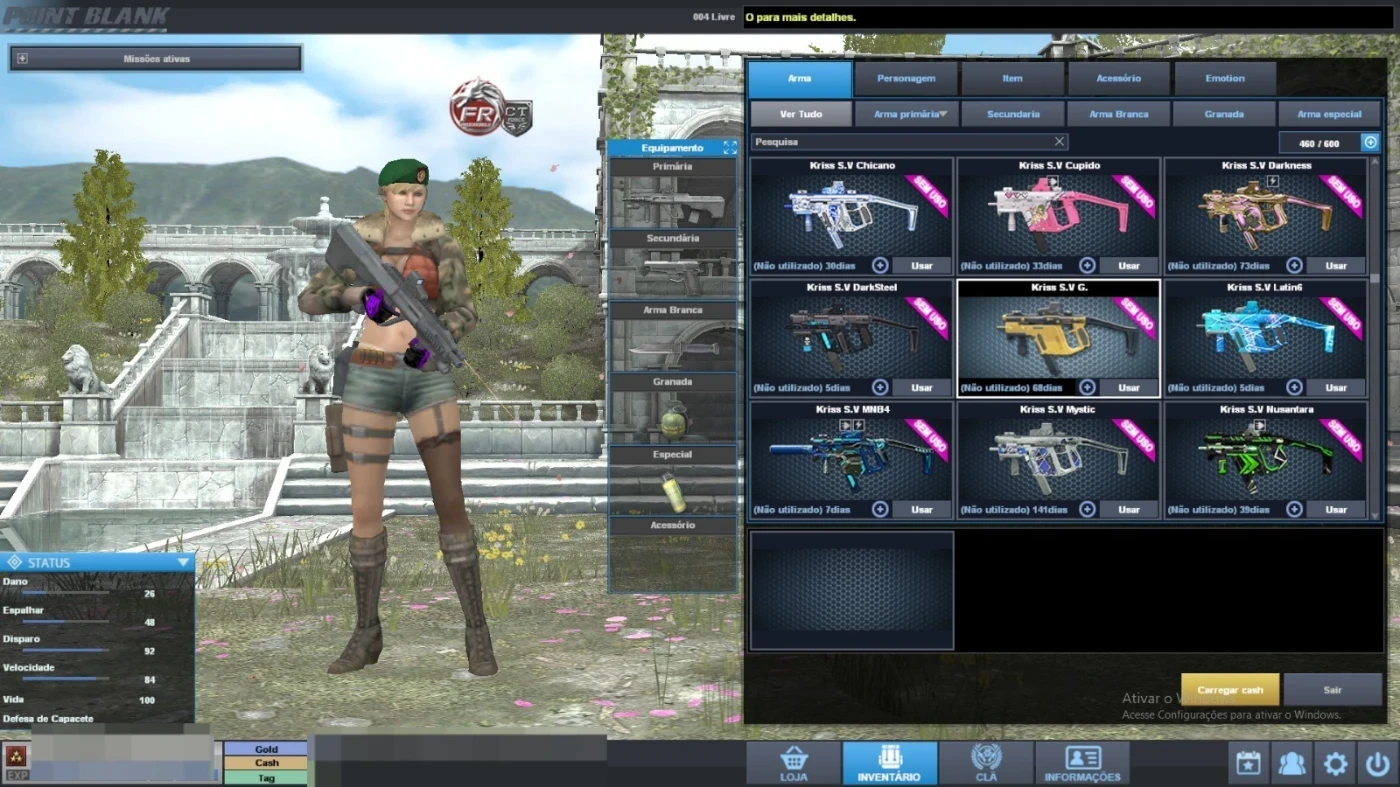Select the Tag currency option
Screen dimensions: 1400x787
pyautogui.click(x=264, y=777)
